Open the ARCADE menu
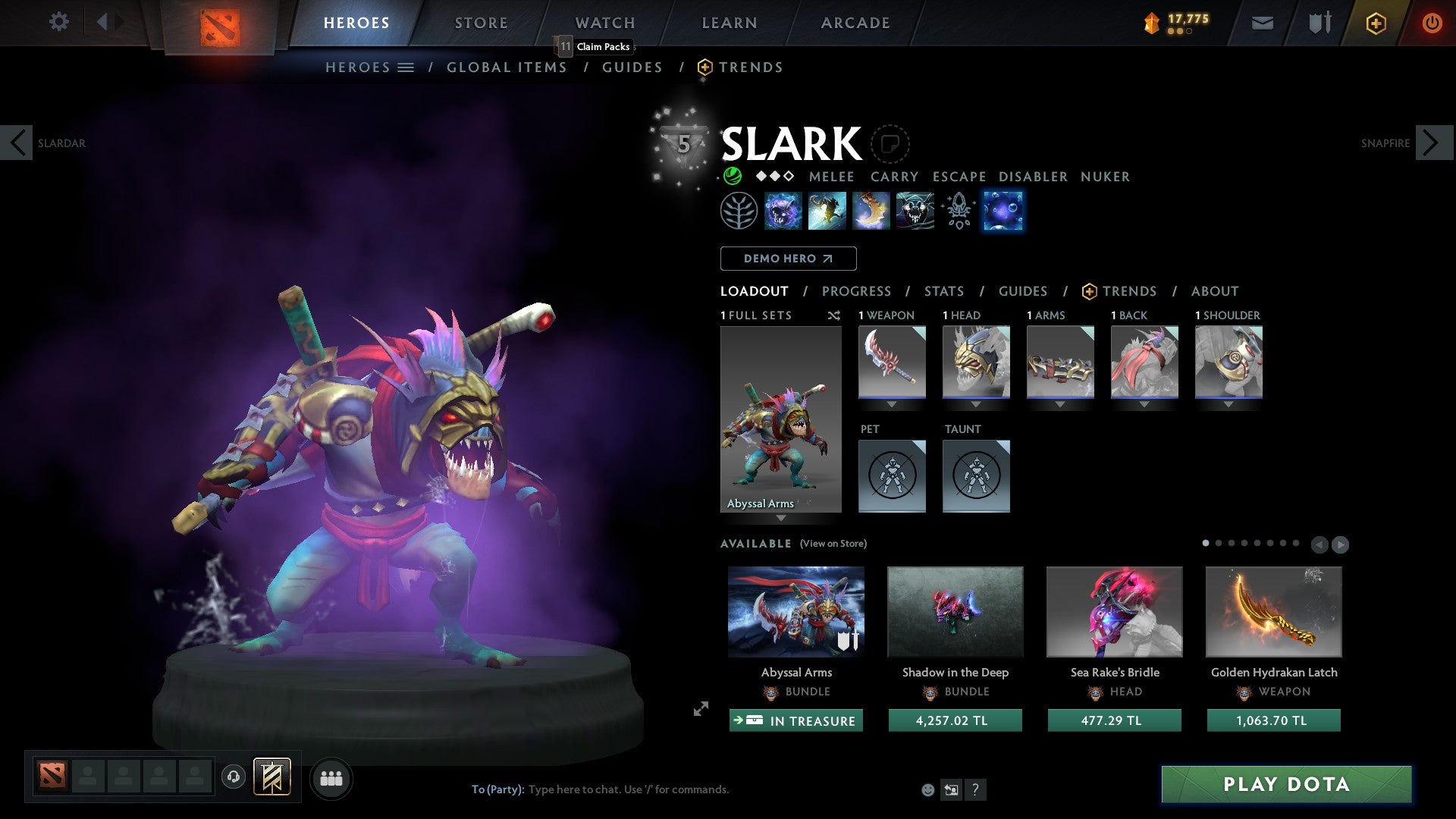The image size is (1456, 819). [x=855, y=23]
